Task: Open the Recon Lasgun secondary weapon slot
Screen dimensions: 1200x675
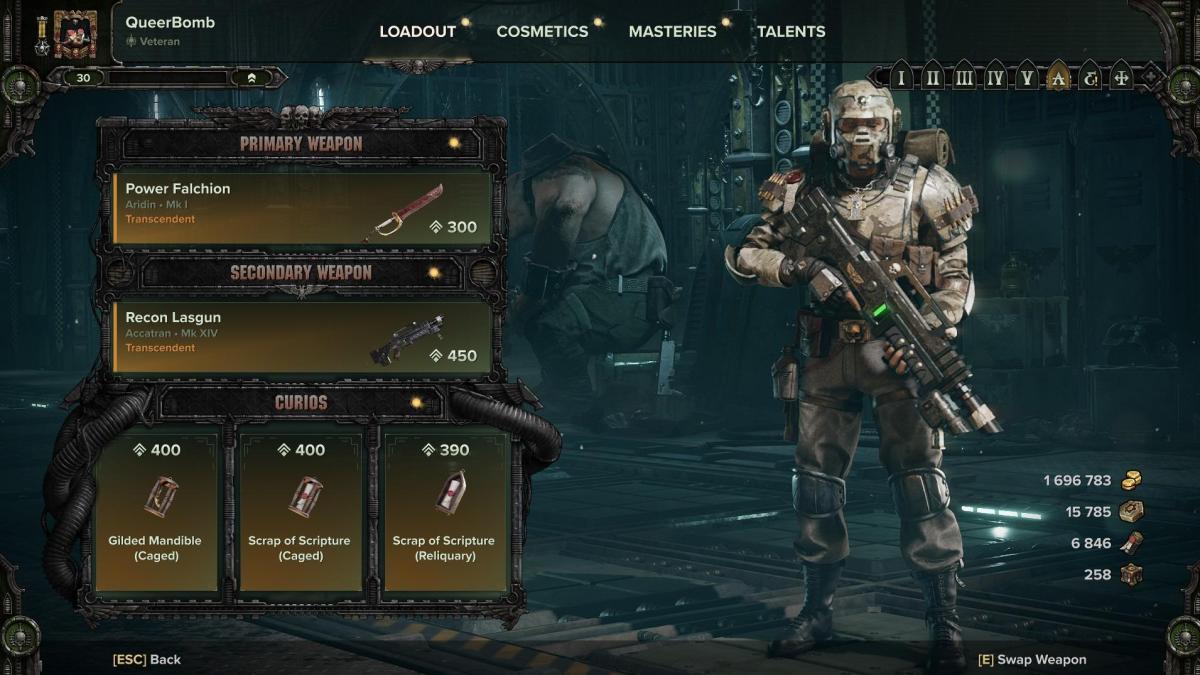Action: tap(302, 337)
